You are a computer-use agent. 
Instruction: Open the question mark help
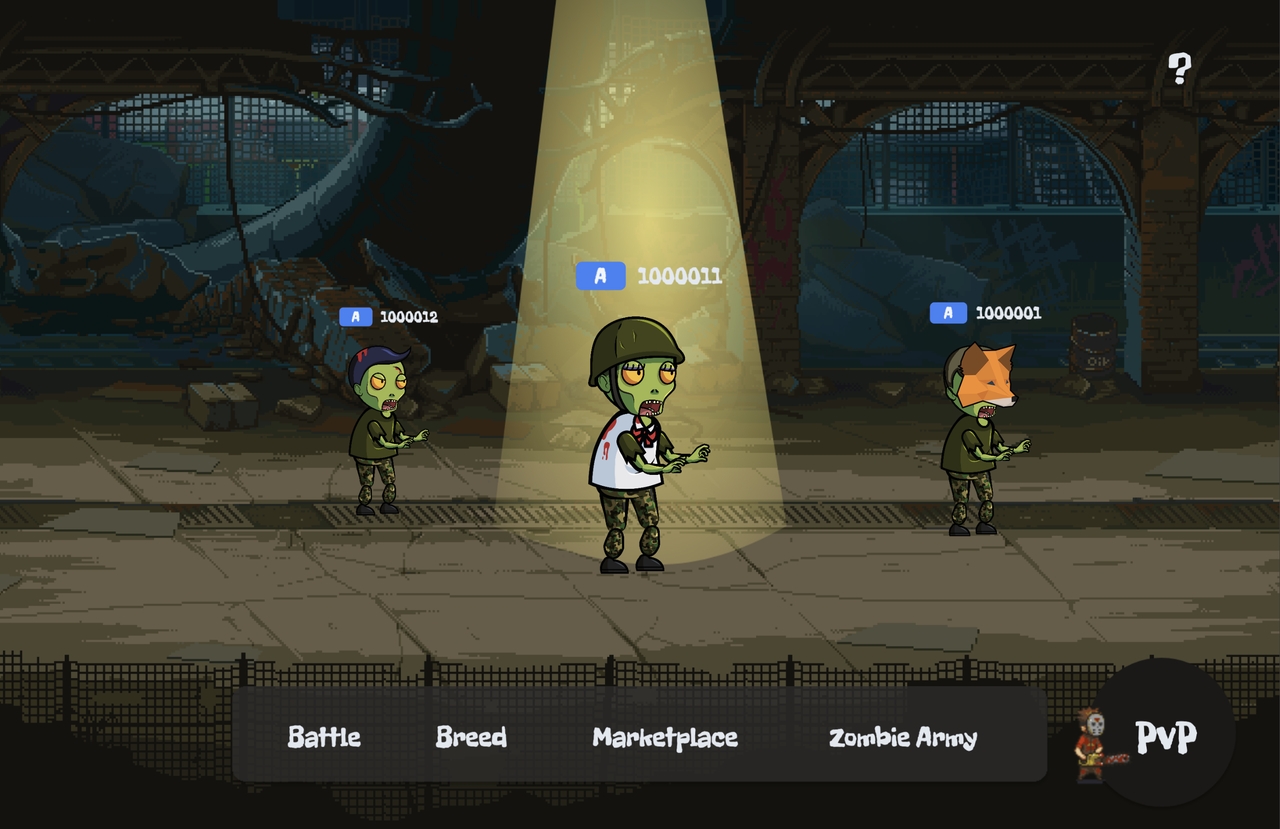[1180, 68]
